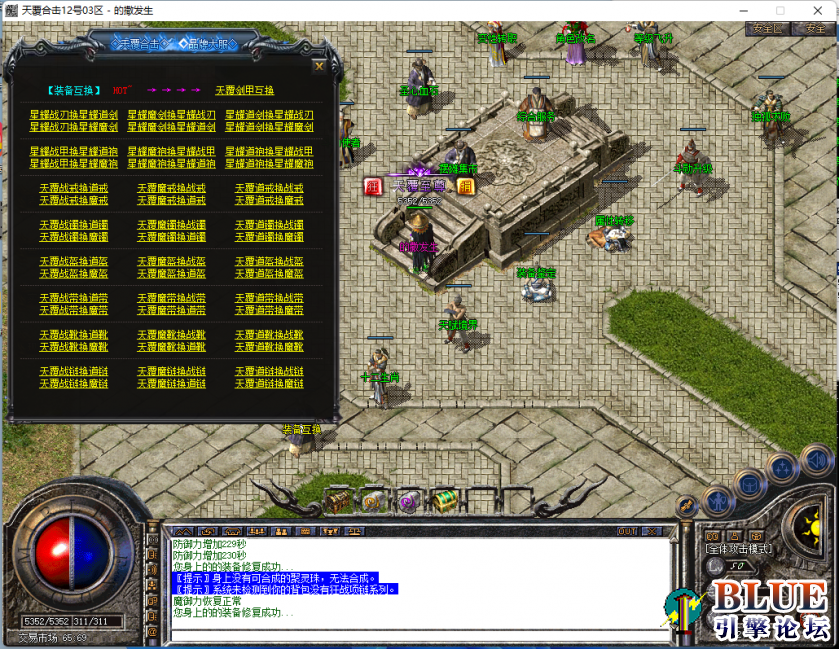
Task: Open the golden treasure chest icon
Action: 338,498
